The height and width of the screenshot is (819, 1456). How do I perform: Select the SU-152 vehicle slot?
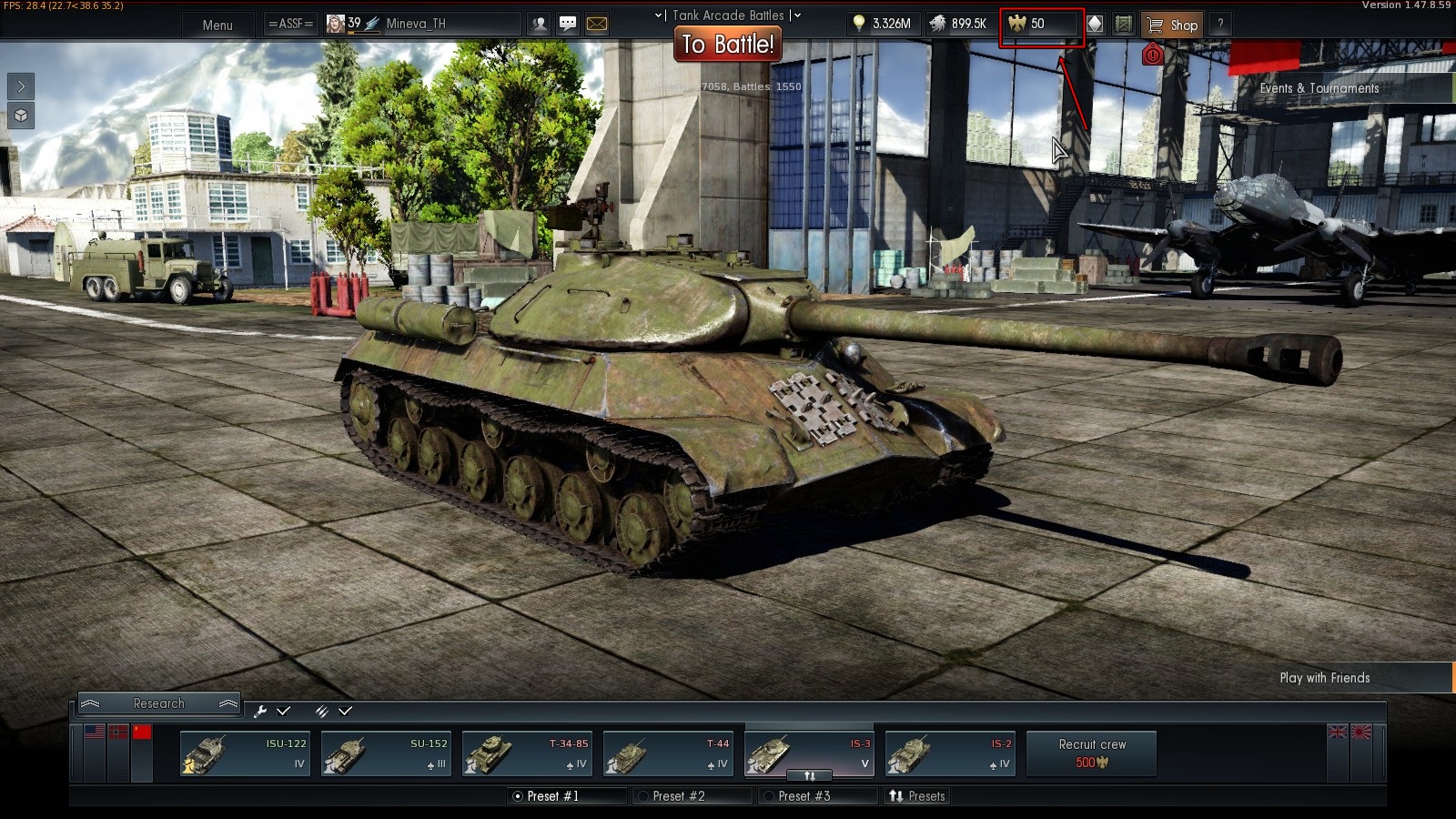(x=386, y=754)
